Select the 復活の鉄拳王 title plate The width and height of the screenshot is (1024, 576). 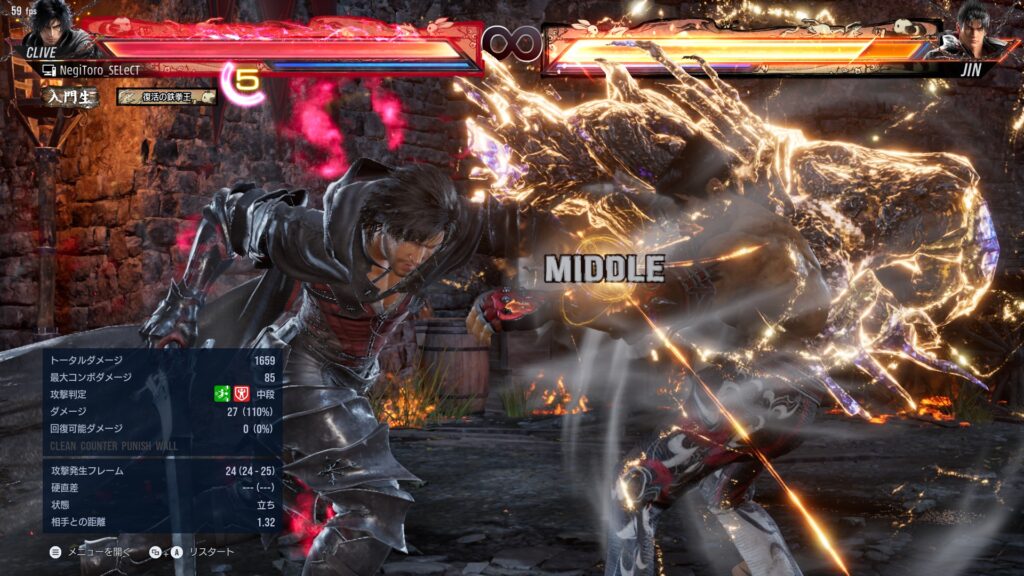tap(166, 97)
